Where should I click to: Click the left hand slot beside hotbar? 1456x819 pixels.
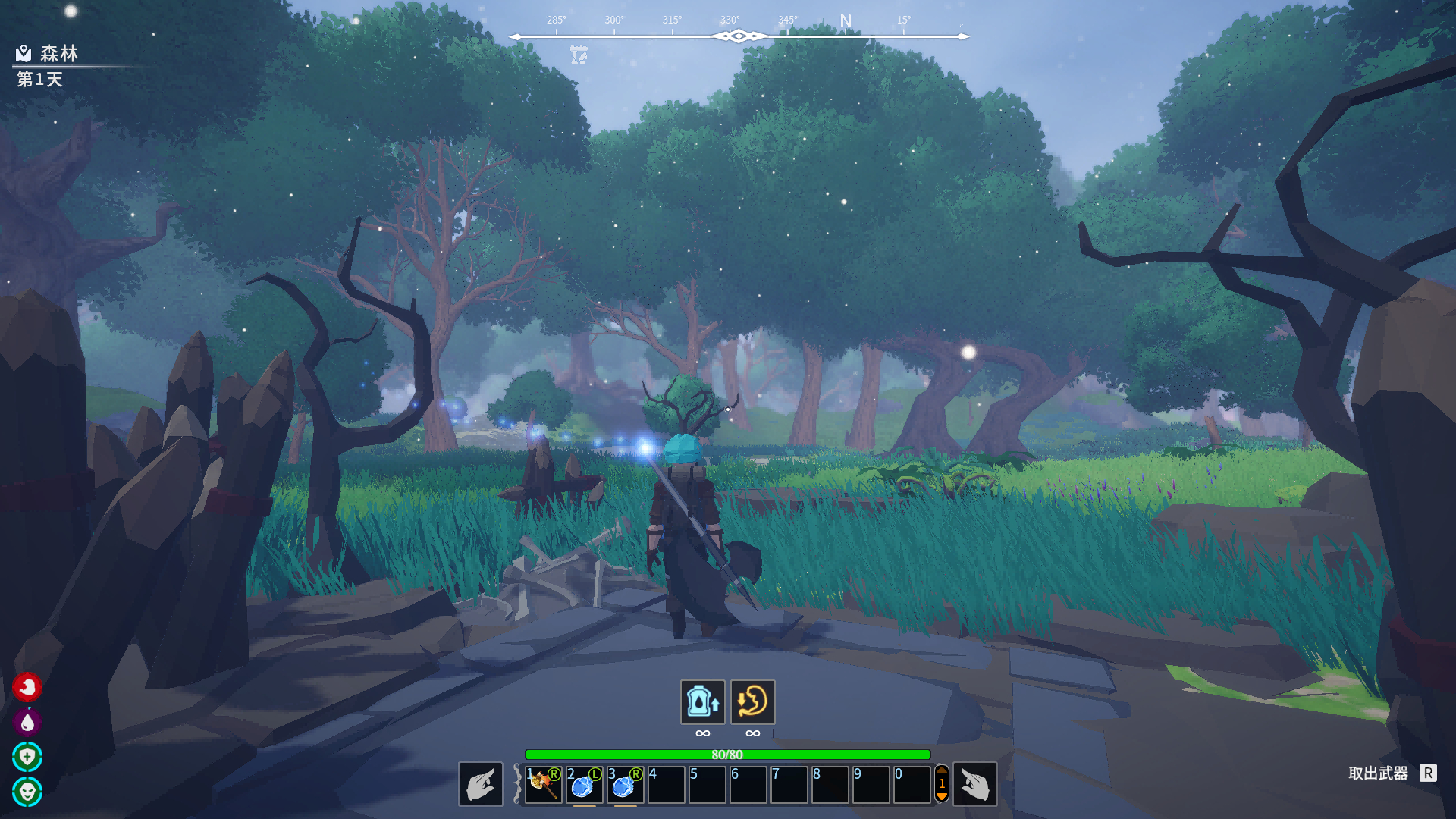point(481,784)
